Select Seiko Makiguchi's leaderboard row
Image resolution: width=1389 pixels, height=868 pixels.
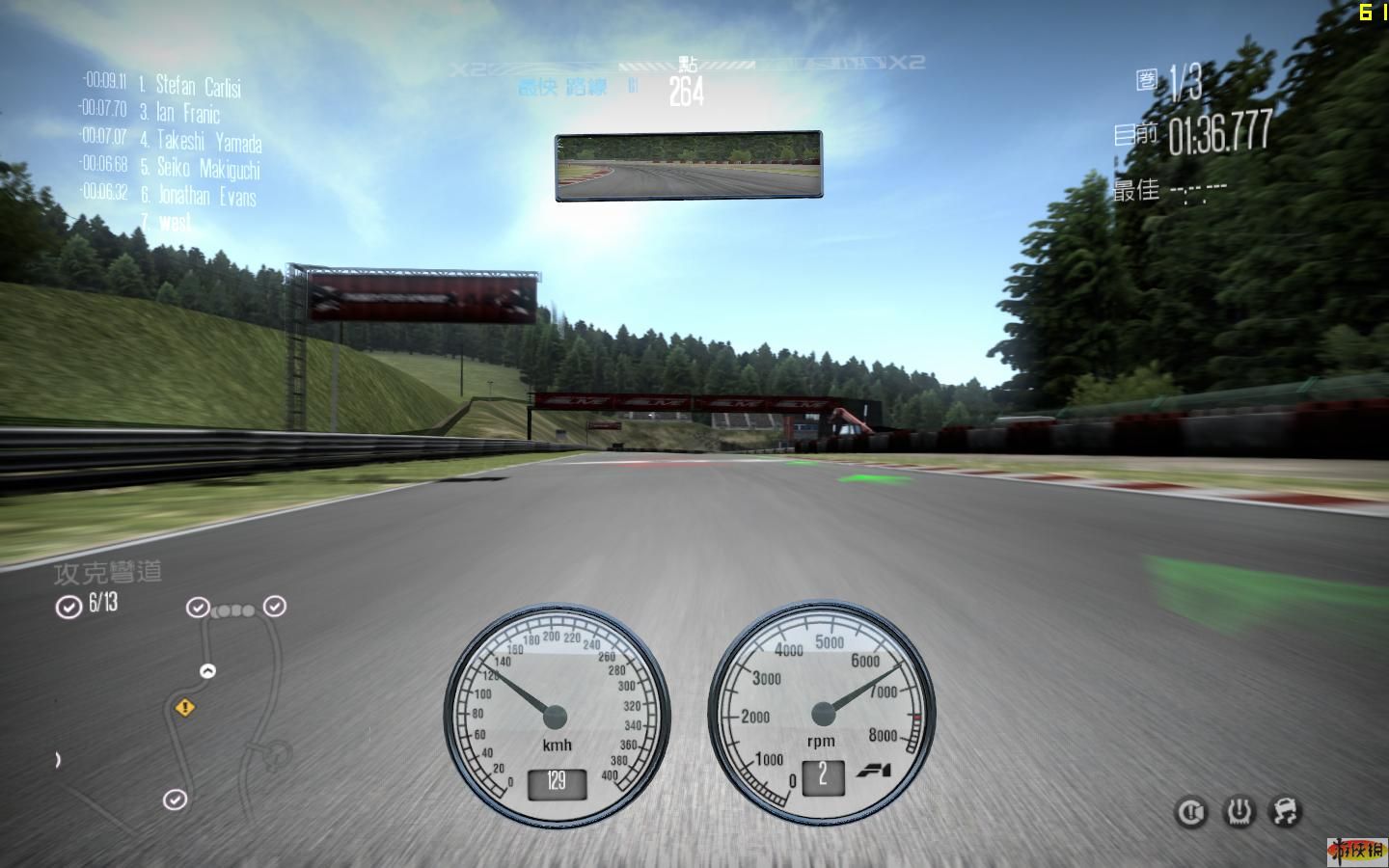point(207,169)
